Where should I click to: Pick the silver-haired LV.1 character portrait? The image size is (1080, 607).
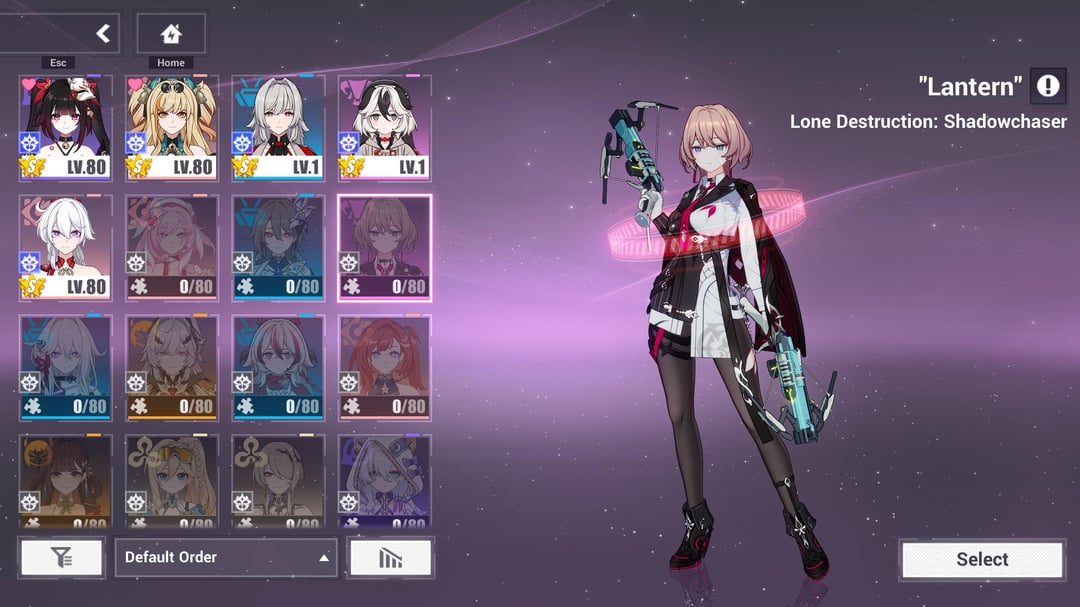pyautogui.click(x=278, y=127)
